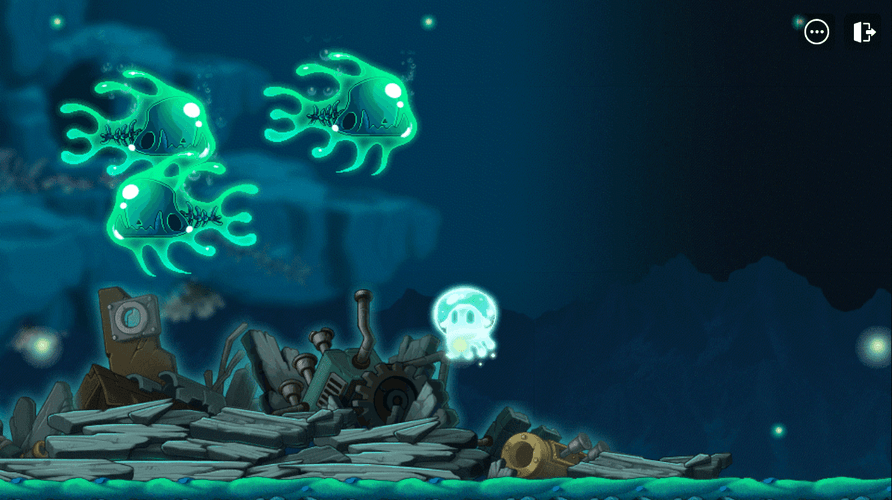Image resolution: width=892 pixels, height=500 pixels.
Task: Open the three-dots options menu
Action: [817, 32]
